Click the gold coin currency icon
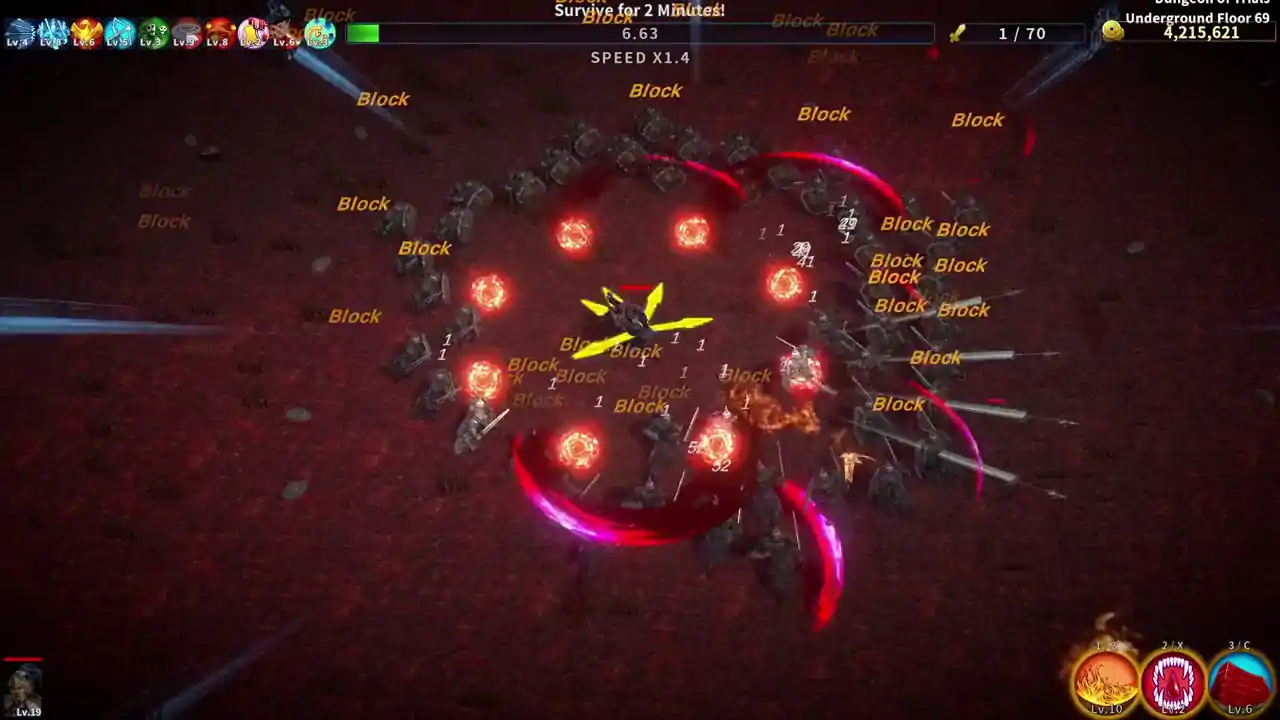 pyautogui.click(x=1113, y=29)
